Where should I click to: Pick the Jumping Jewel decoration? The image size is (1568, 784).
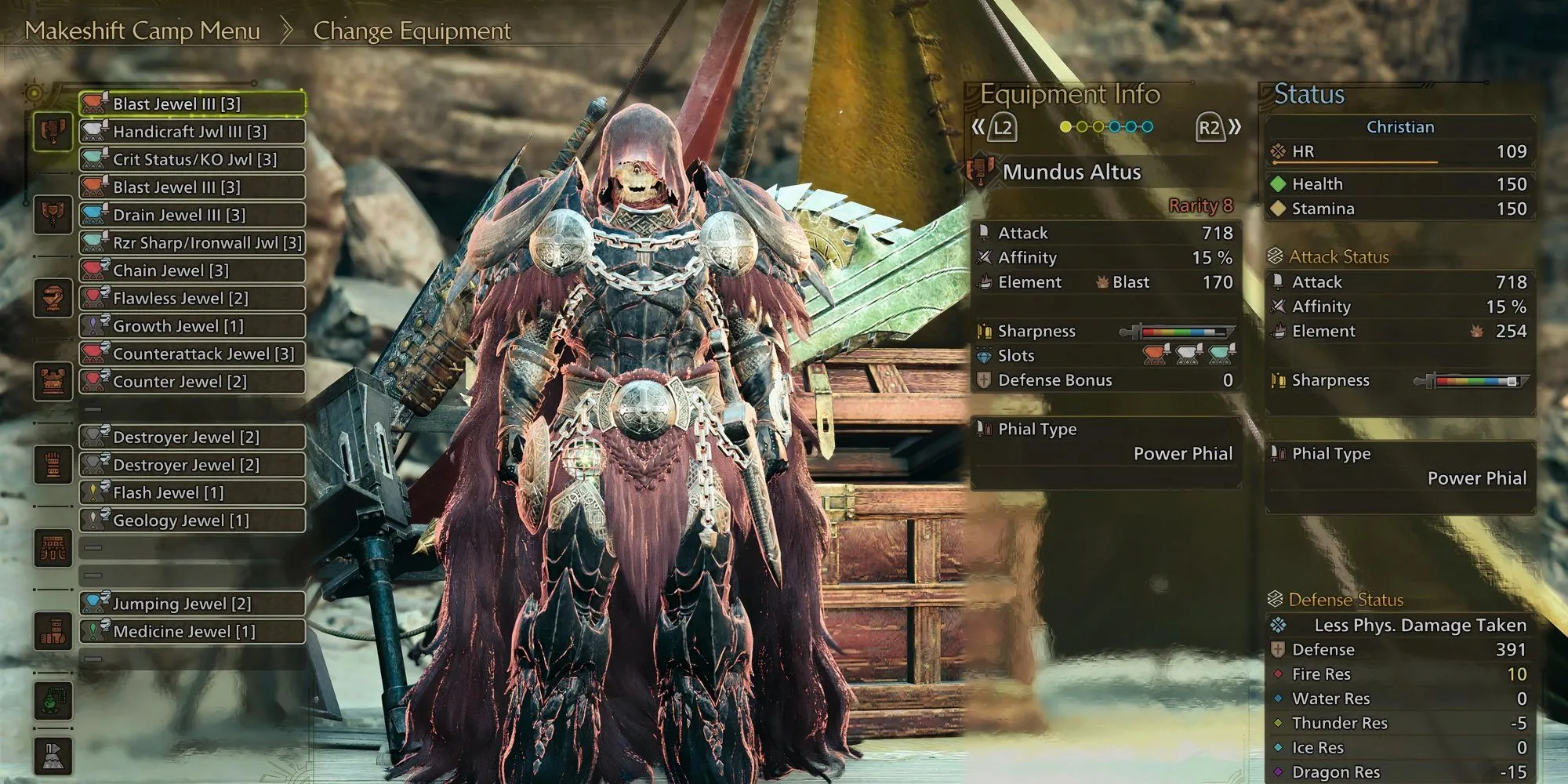[192, 604]
